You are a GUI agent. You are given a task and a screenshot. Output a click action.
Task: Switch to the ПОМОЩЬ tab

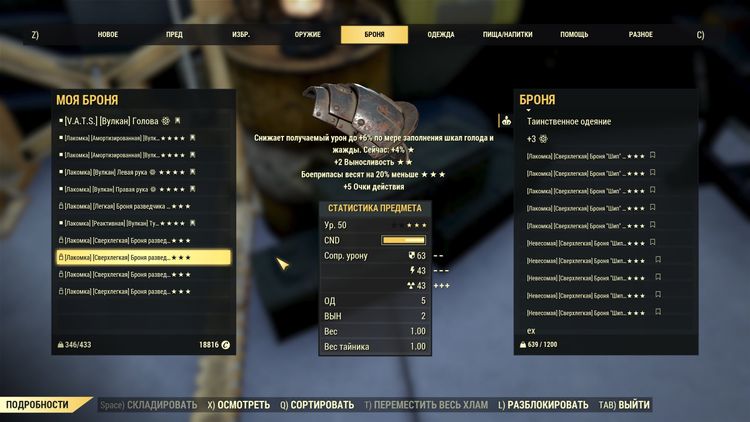coord(574,35)
